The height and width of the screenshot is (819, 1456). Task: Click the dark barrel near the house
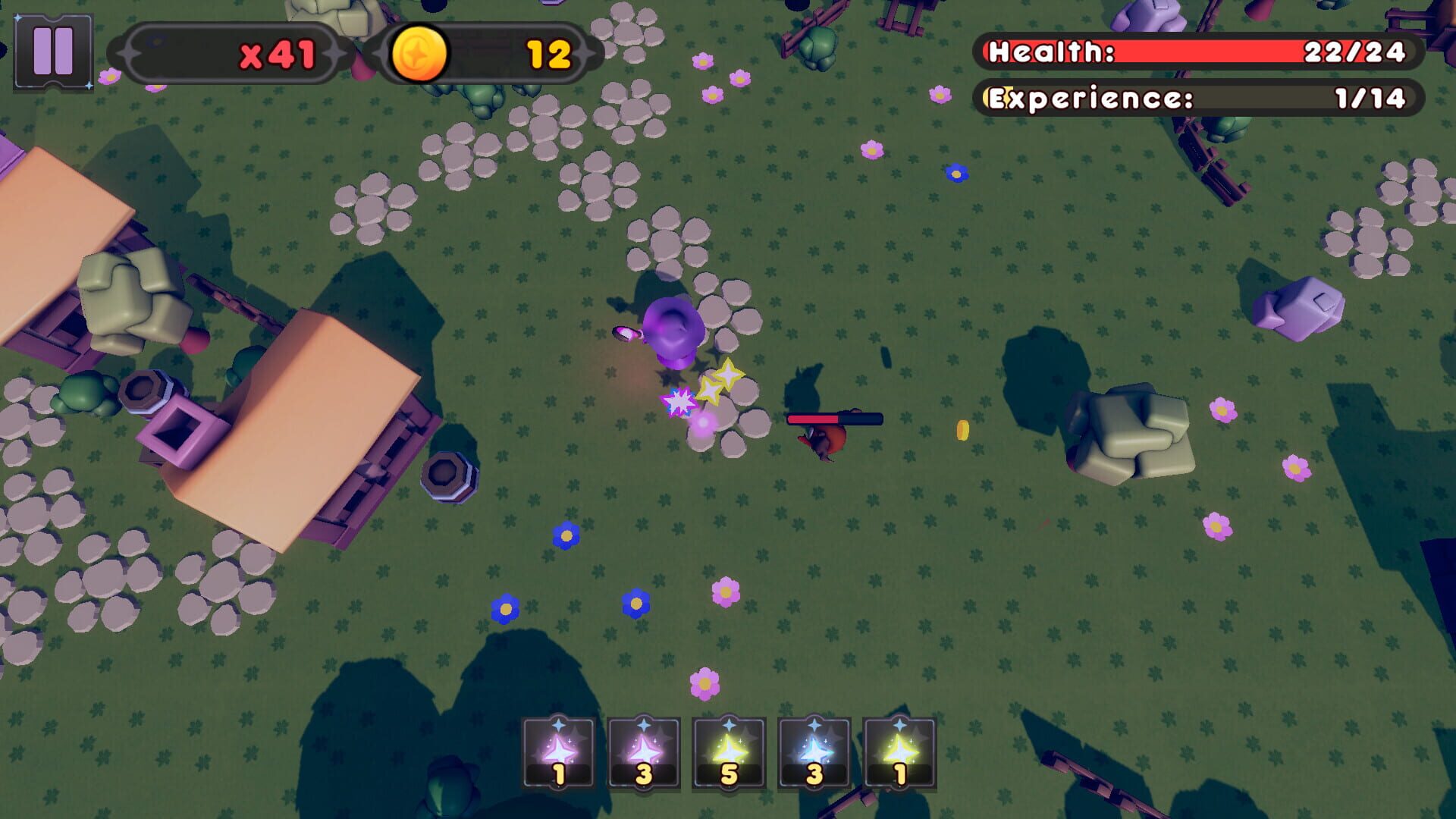447,474
